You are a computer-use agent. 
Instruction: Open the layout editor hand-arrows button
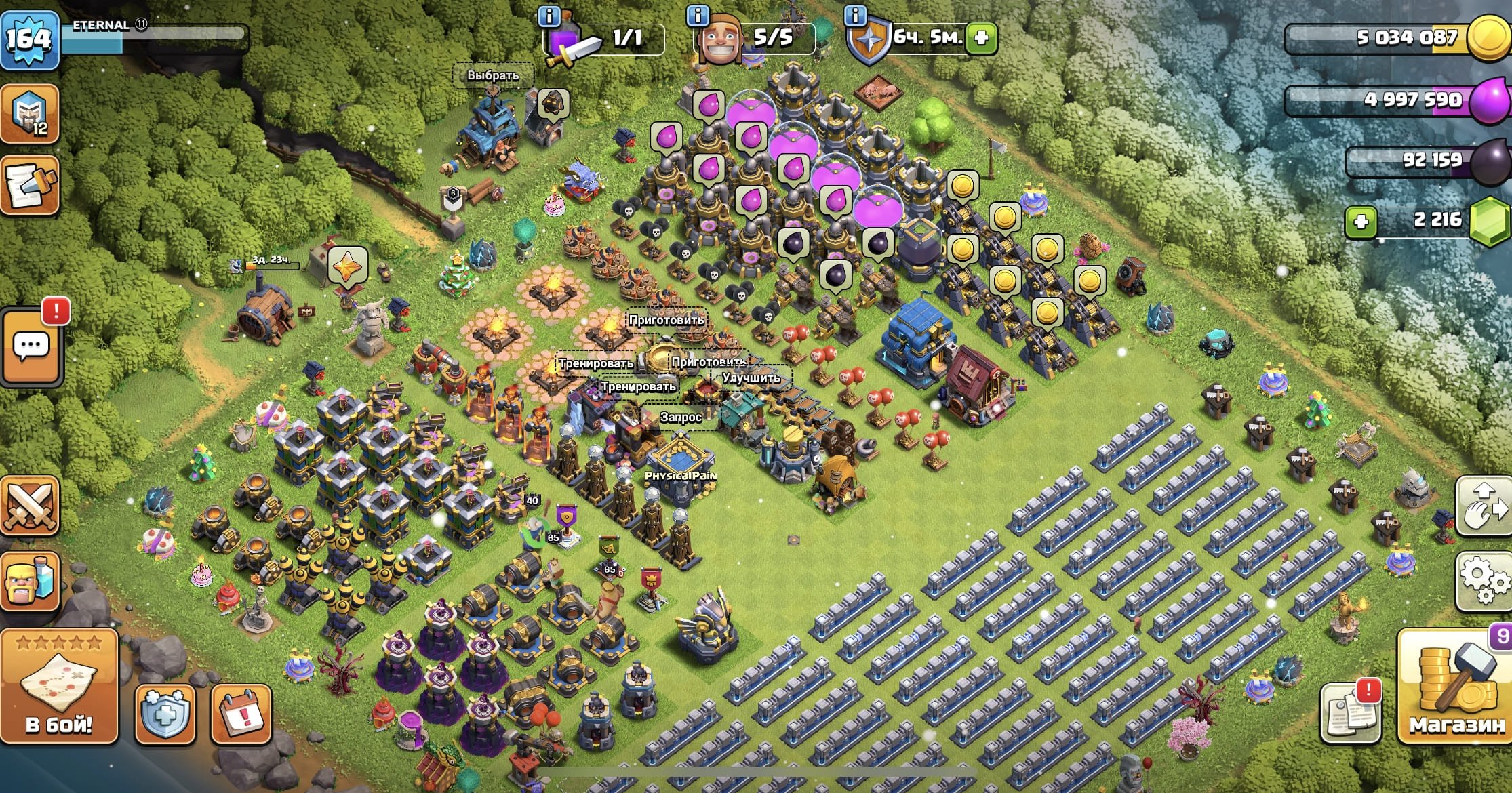pyautogui.click(x=1484, y=506)
